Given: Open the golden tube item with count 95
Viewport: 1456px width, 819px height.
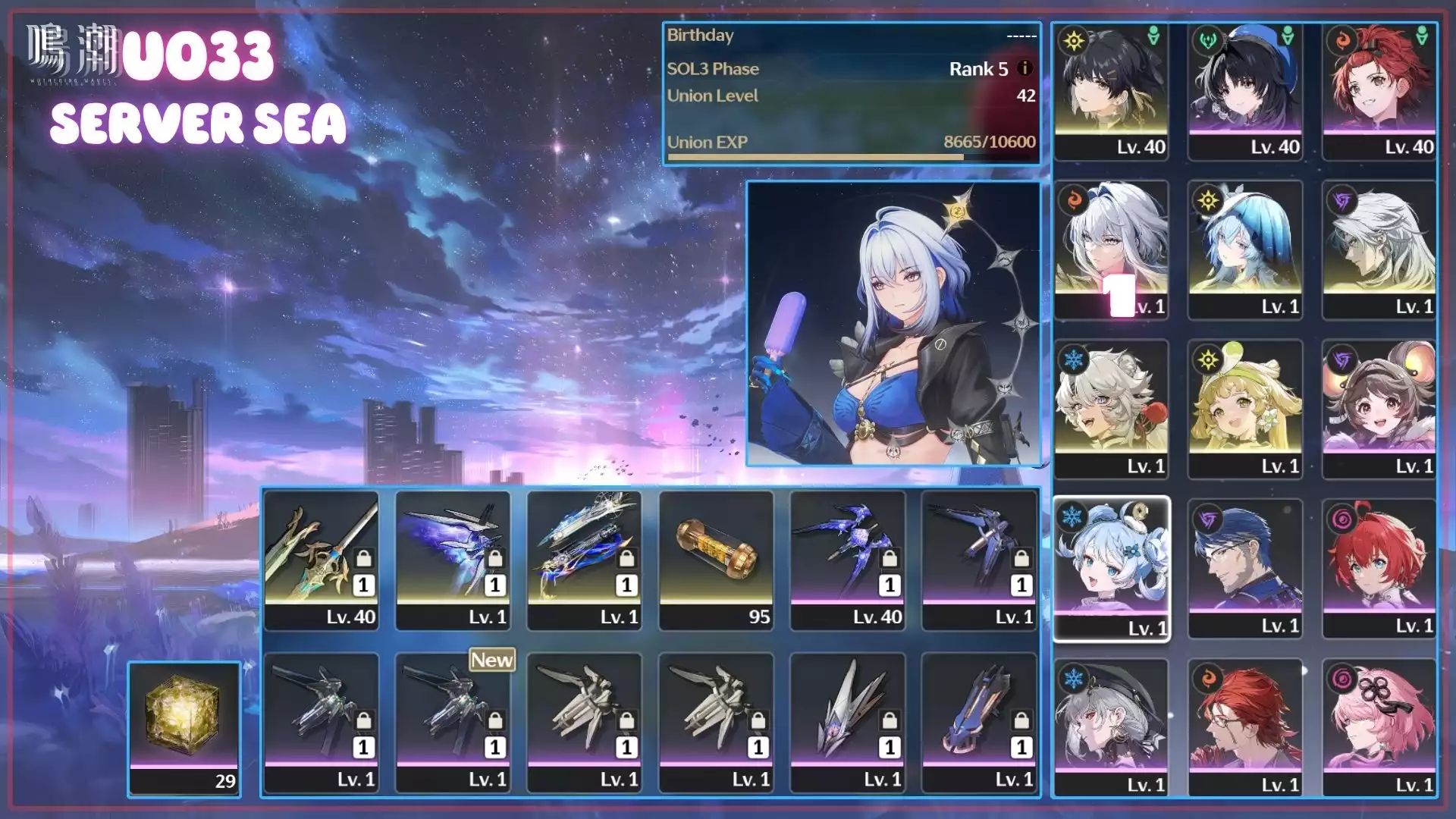Looking at the screenshot, I should pyautogui.click(x=716, y=560).
